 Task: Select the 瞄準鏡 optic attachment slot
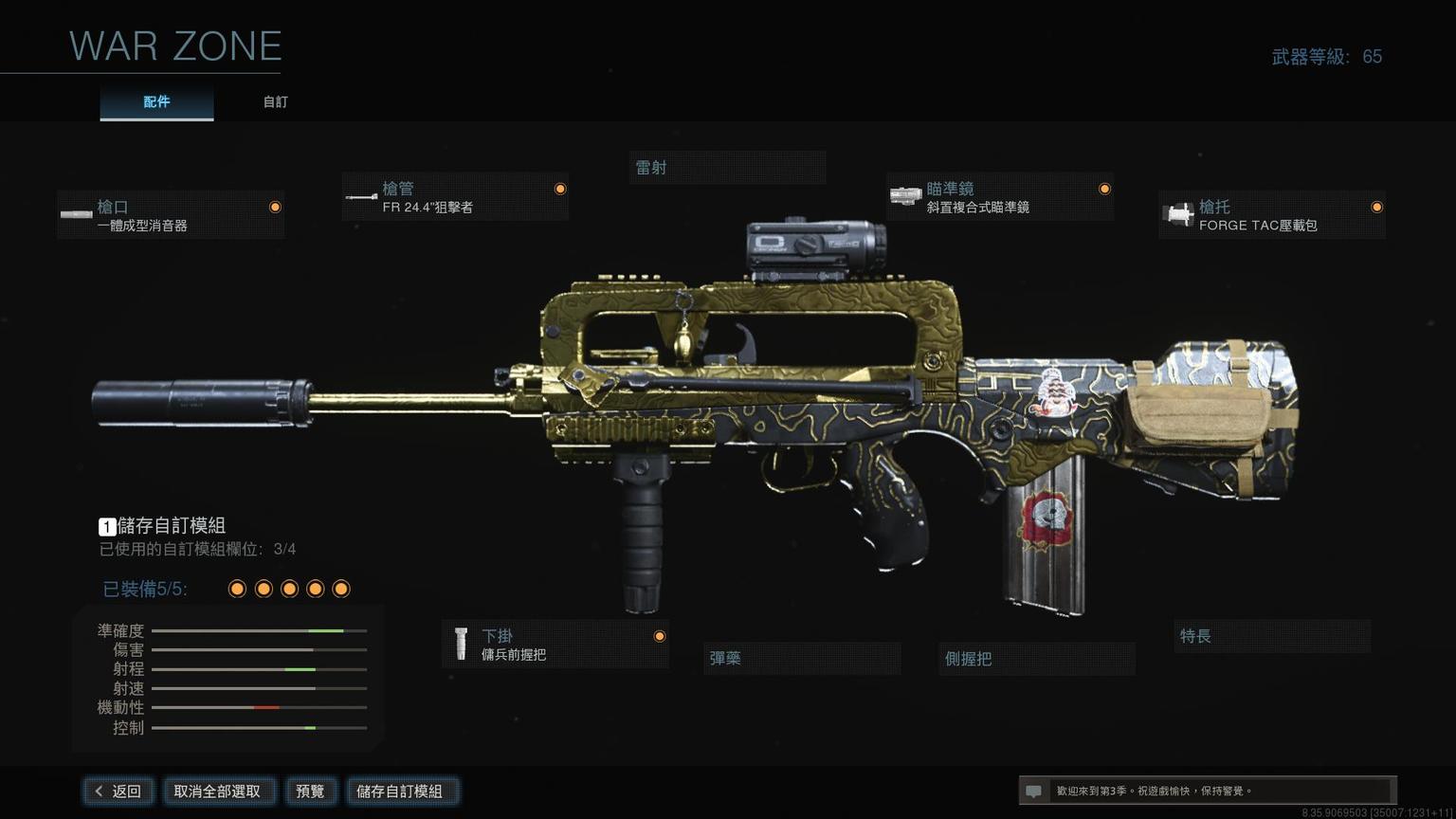coord(1000,197)
